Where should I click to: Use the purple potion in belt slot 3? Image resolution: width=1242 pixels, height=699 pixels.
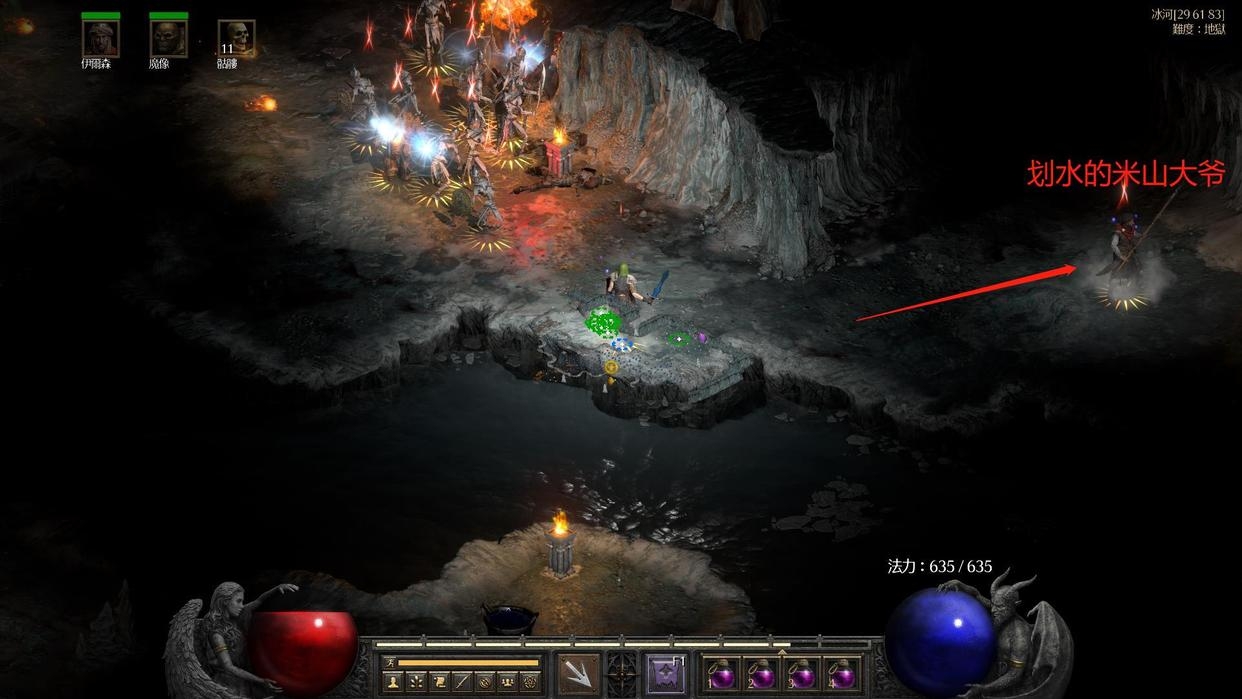[x=802, y=674]
